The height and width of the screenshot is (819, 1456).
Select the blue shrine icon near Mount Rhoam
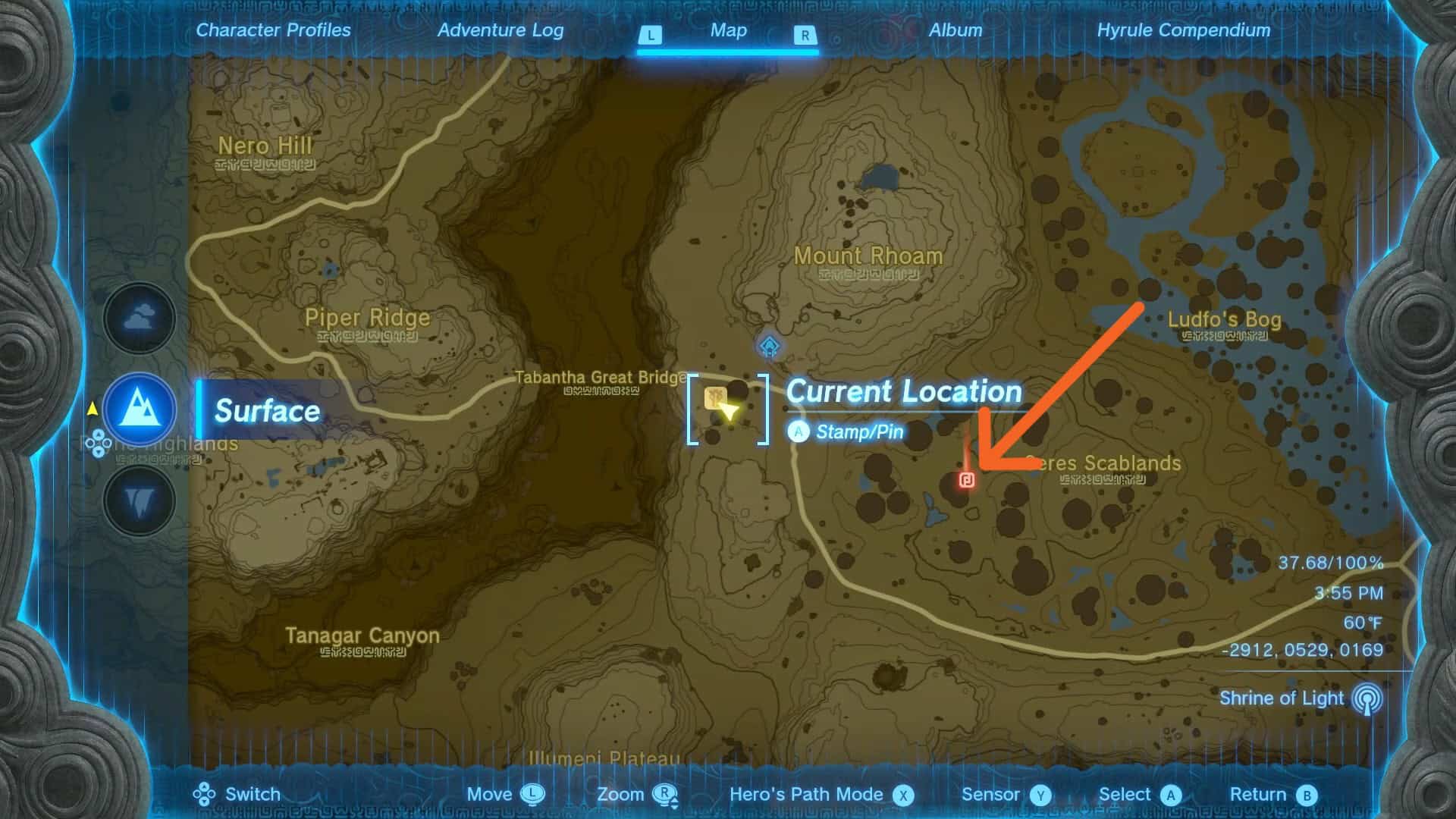point(770,347)
